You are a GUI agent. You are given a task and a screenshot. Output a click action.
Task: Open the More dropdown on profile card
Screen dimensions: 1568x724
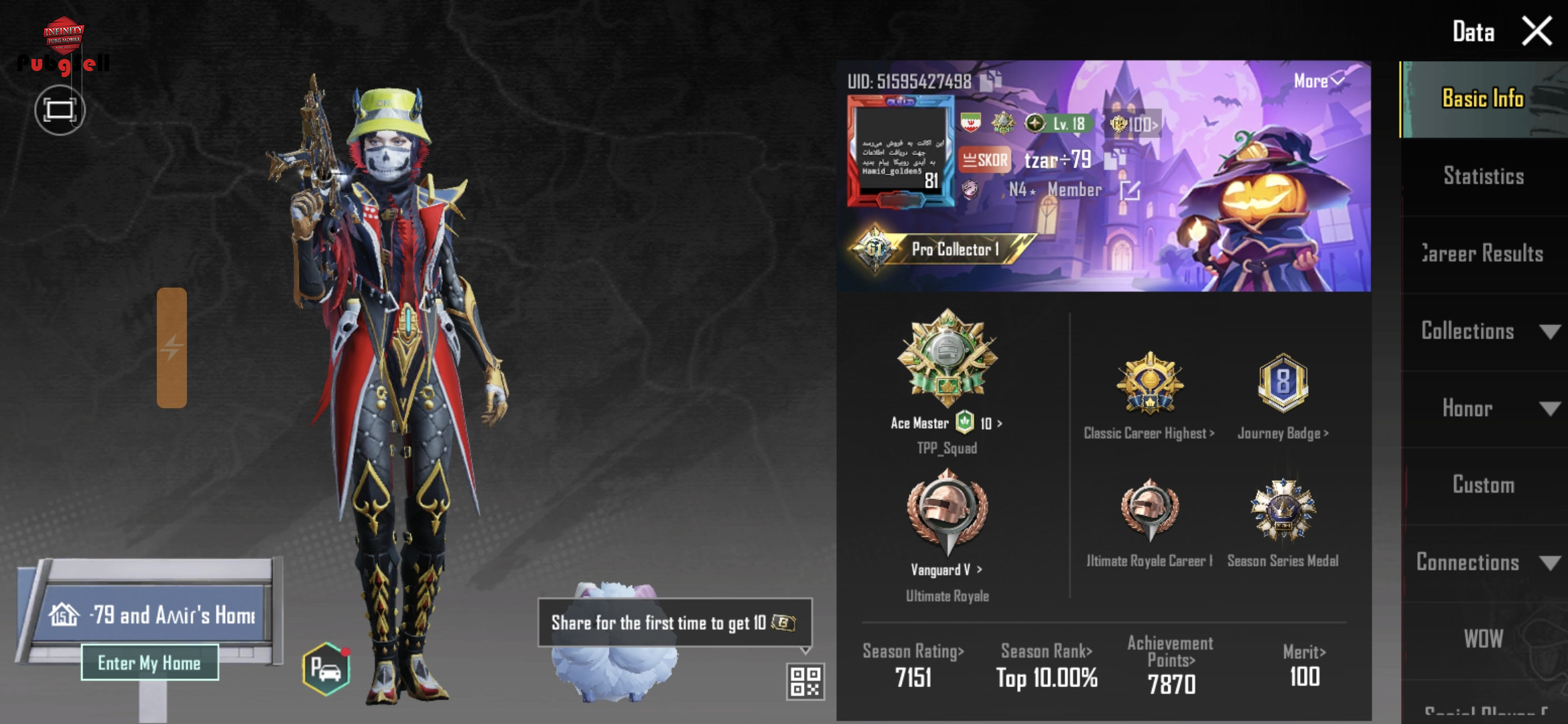pyautogui.click(x=1318, y=81)
